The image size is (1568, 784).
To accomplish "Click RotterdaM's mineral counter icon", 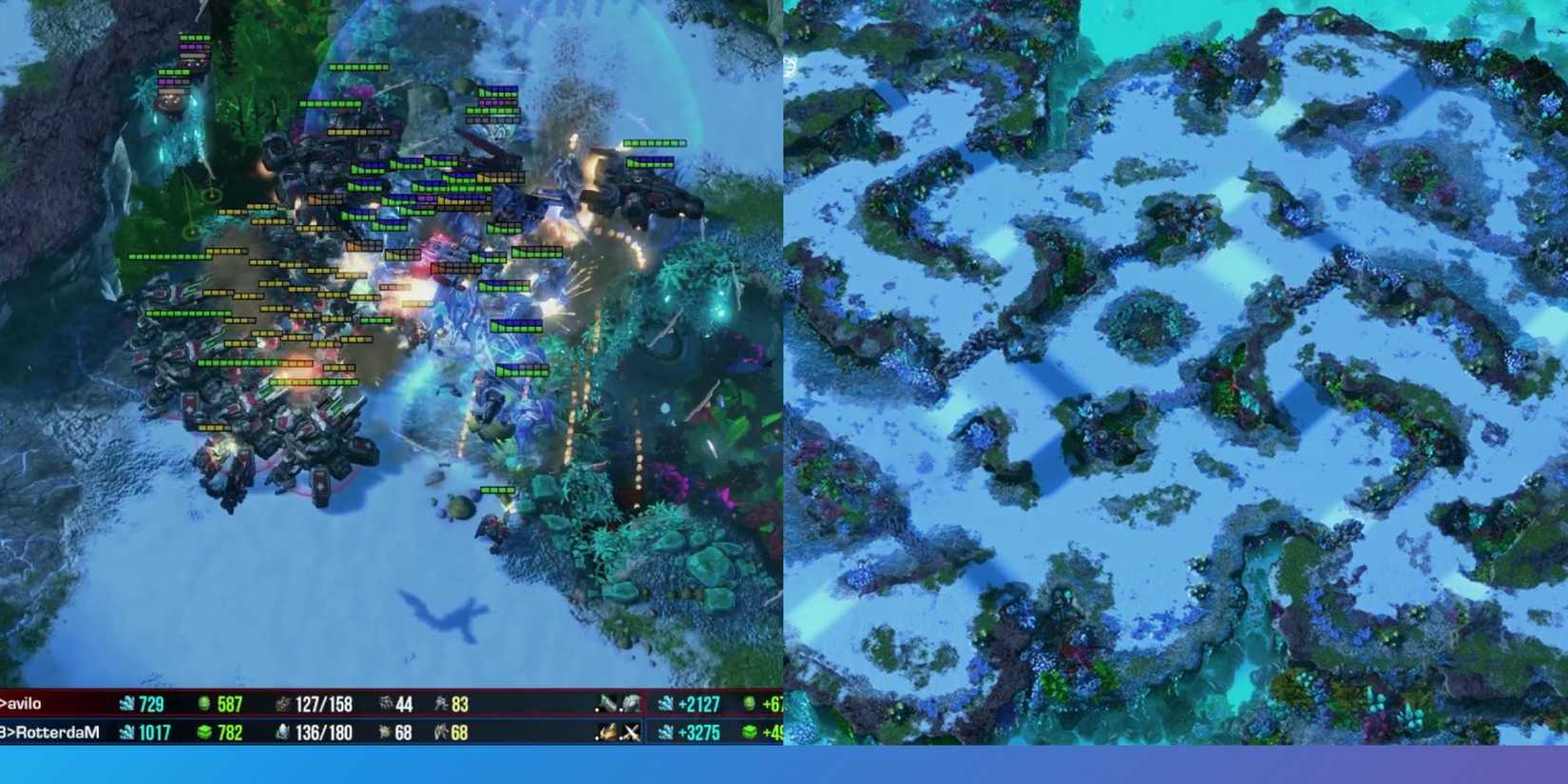I will pos(126,733).
